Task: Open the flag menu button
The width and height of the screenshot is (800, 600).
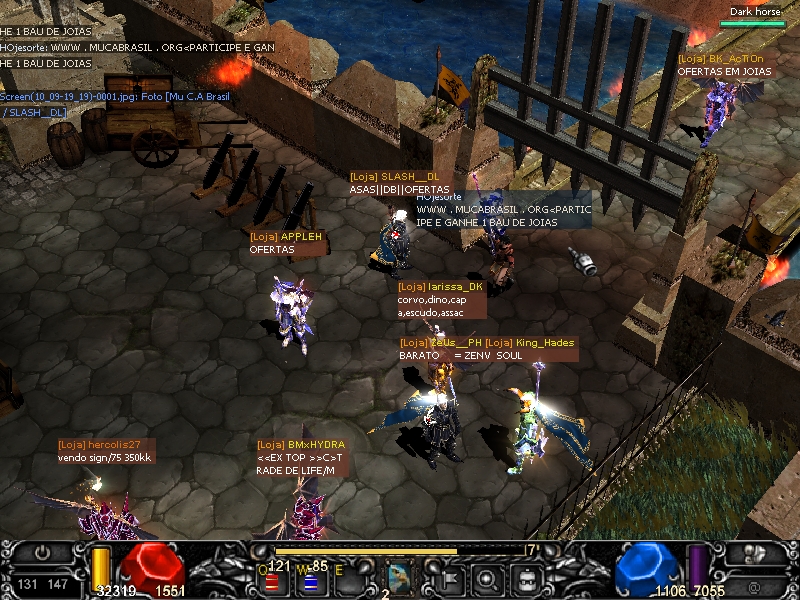Action: pyautogui.click(x=450, y=577)
